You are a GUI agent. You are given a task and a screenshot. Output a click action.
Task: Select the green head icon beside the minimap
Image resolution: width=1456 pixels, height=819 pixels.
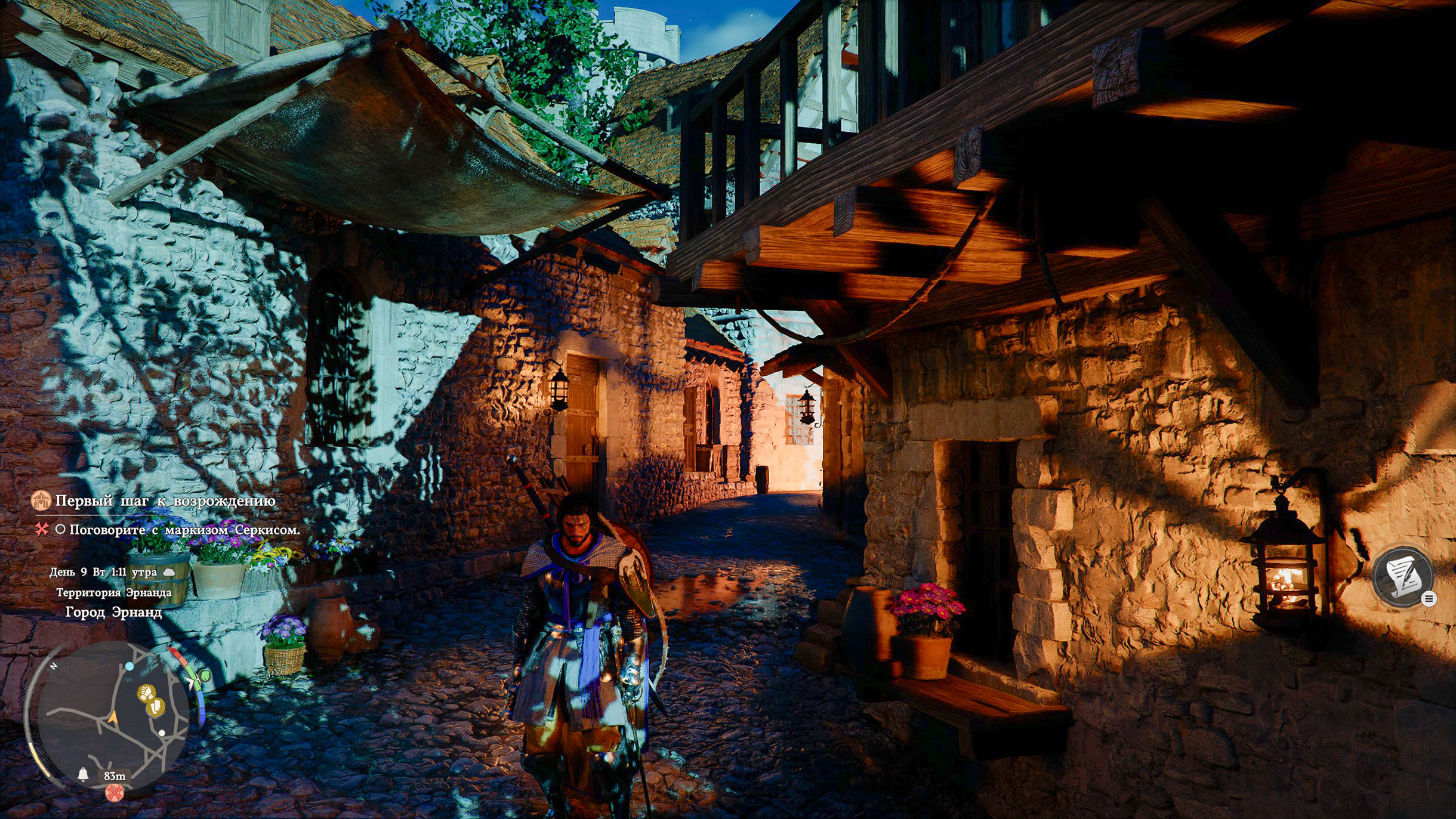point(205,676)
